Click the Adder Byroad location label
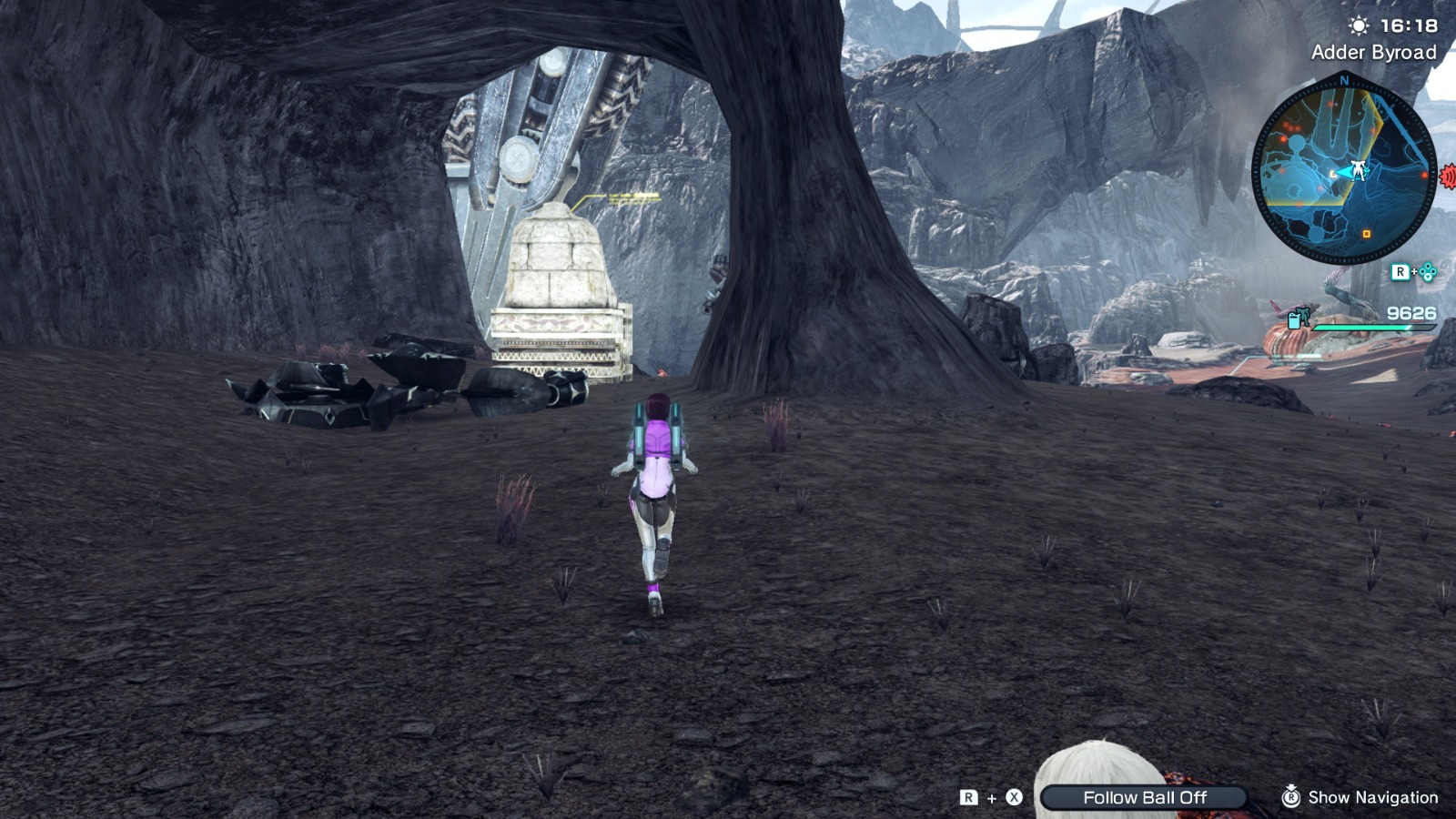The image size is (1456, 819). [x=1375, y=52]
